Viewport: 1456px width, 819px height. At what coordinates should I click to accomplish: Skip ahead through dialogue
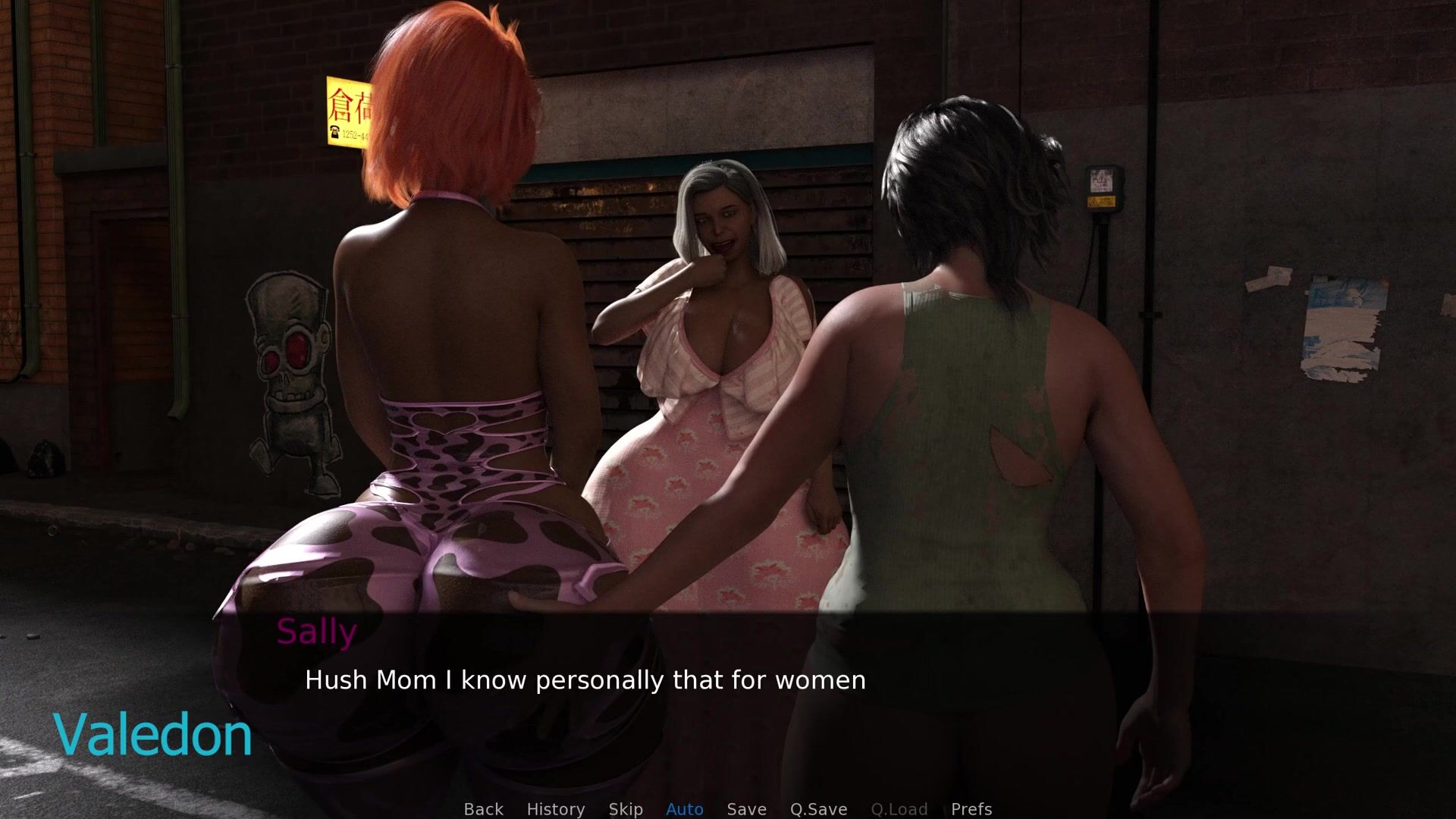(x=625, y=809)
